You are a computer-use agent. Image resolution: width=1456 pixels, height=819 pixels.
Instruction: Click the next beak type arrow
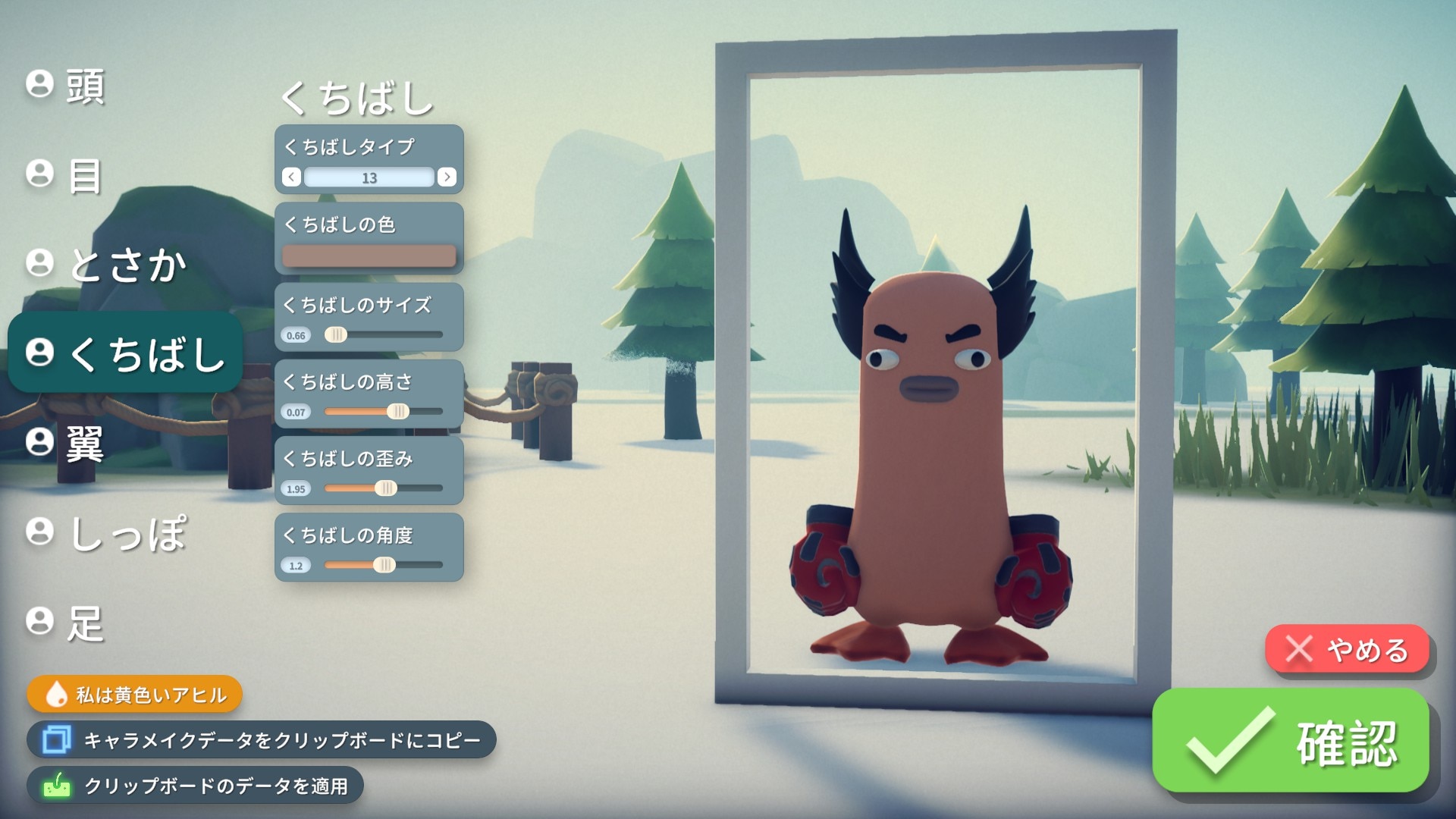(447, 177)
